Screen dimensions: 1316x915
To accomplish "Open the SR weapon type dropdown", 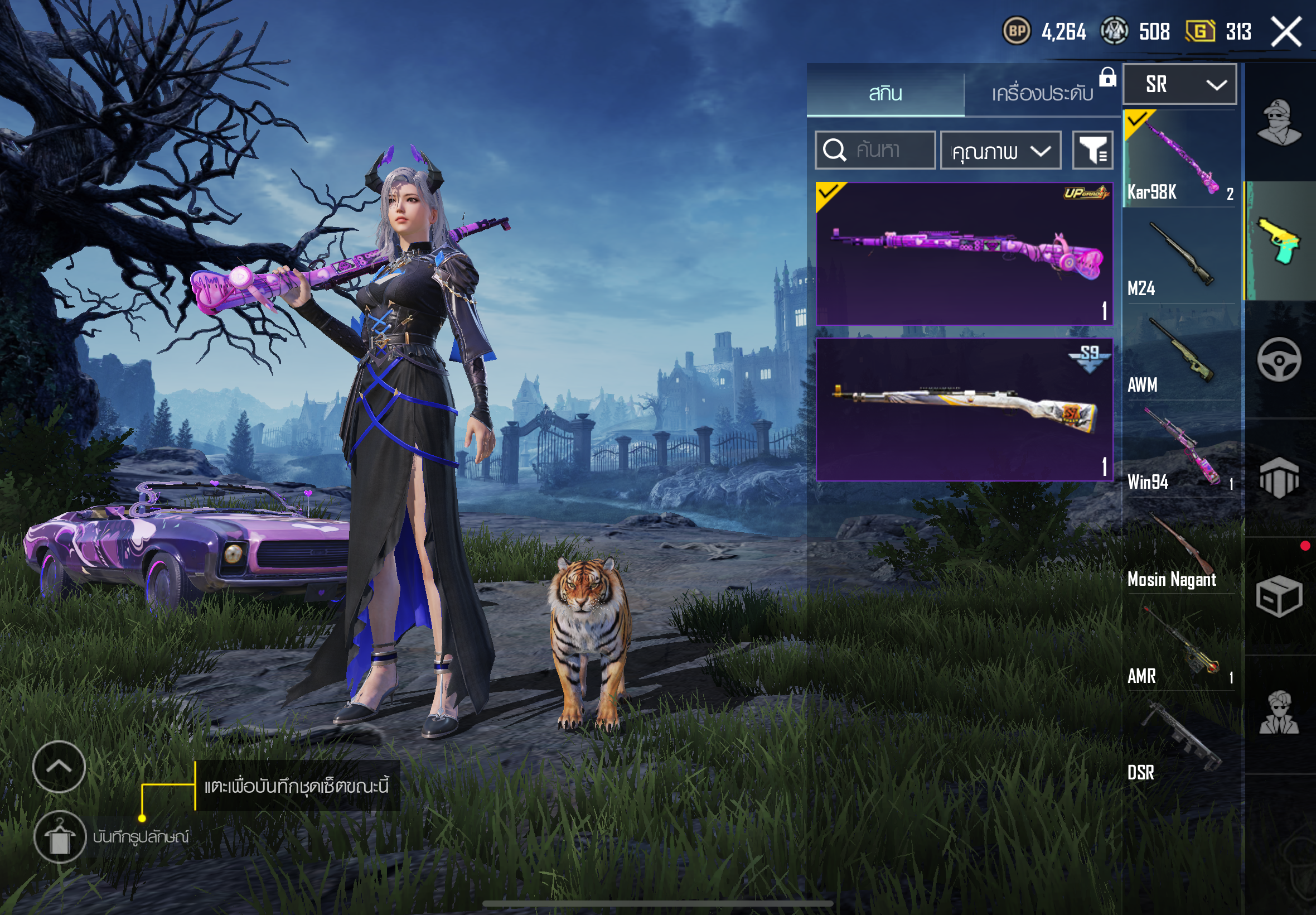I will point(1179,84).
